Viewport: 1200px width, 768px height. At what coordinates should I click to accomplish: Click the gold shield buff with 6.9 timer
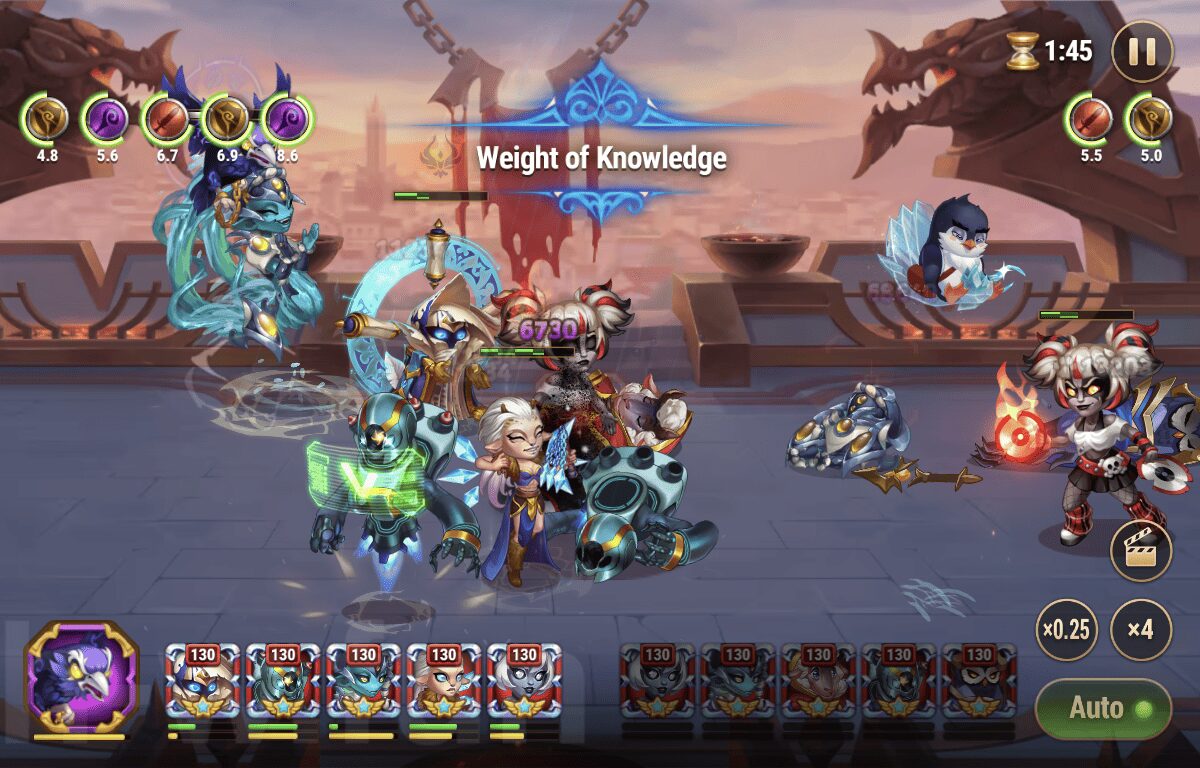[227, 119]
